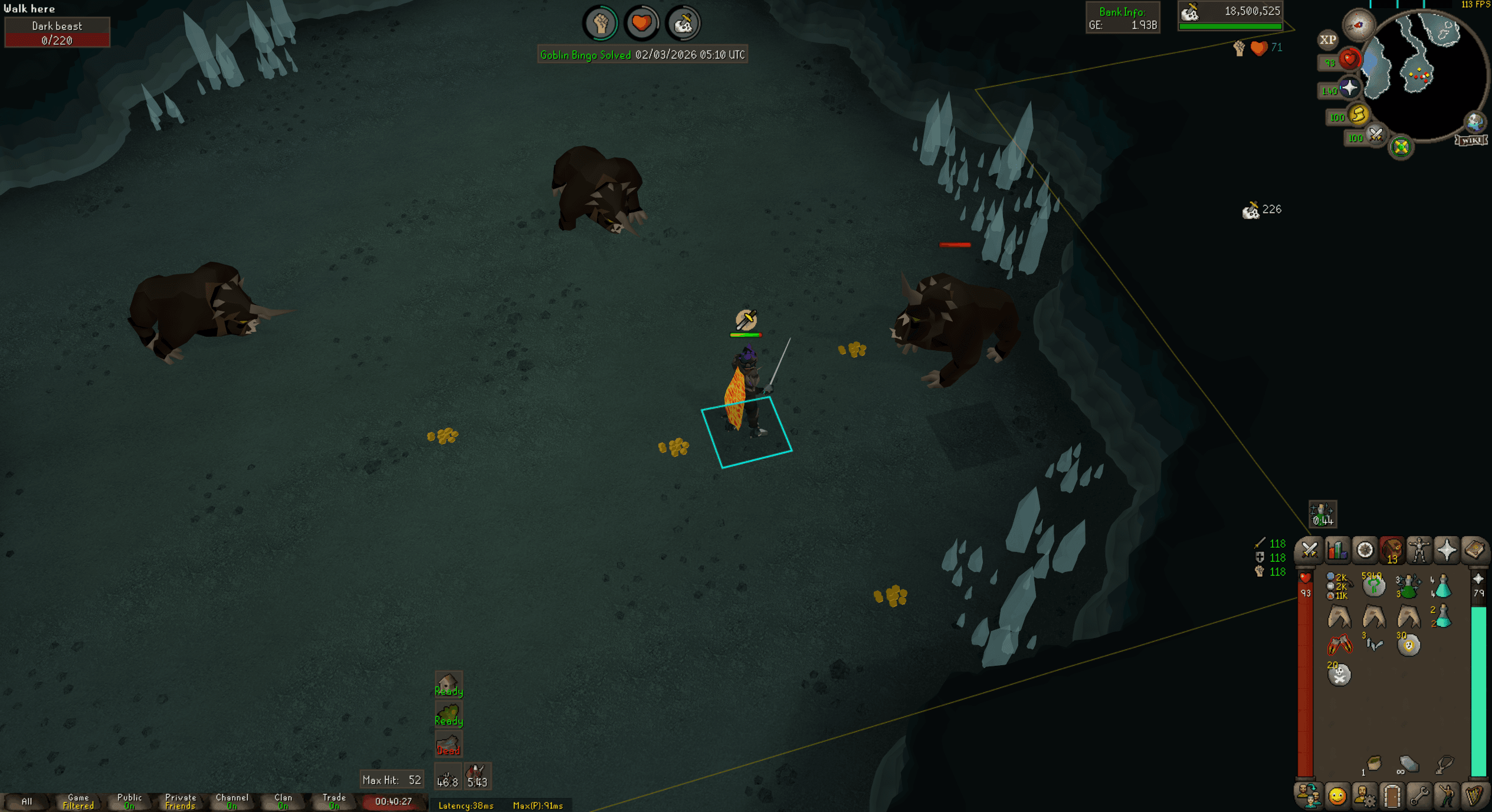The height and width of the screenshot is (812, 1492).
Task: Switch to the All chat tab
Action: click(x=28, y=801)
